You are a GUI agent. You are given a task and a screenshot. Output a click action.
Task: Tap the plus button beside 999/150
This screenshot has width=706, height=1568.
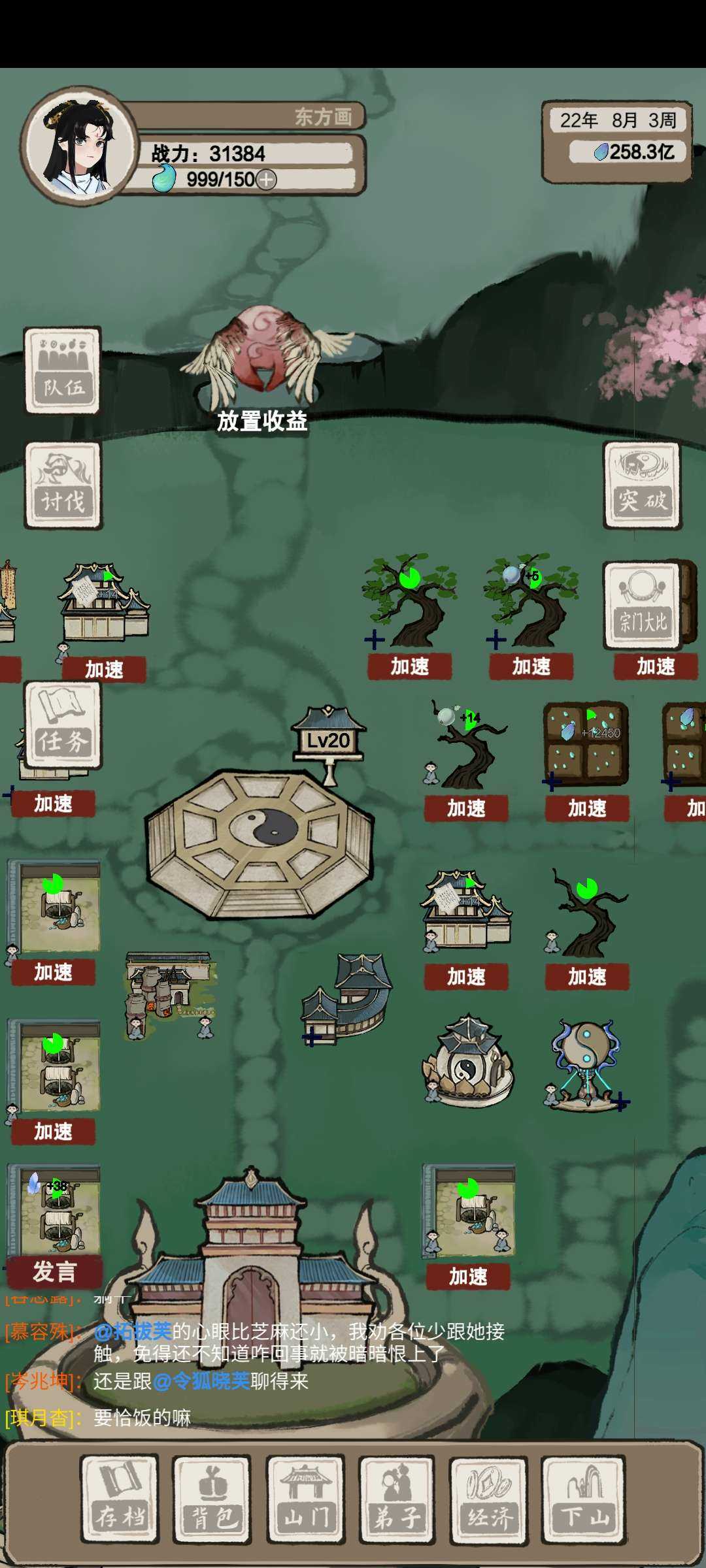click(x=266, y=179)
